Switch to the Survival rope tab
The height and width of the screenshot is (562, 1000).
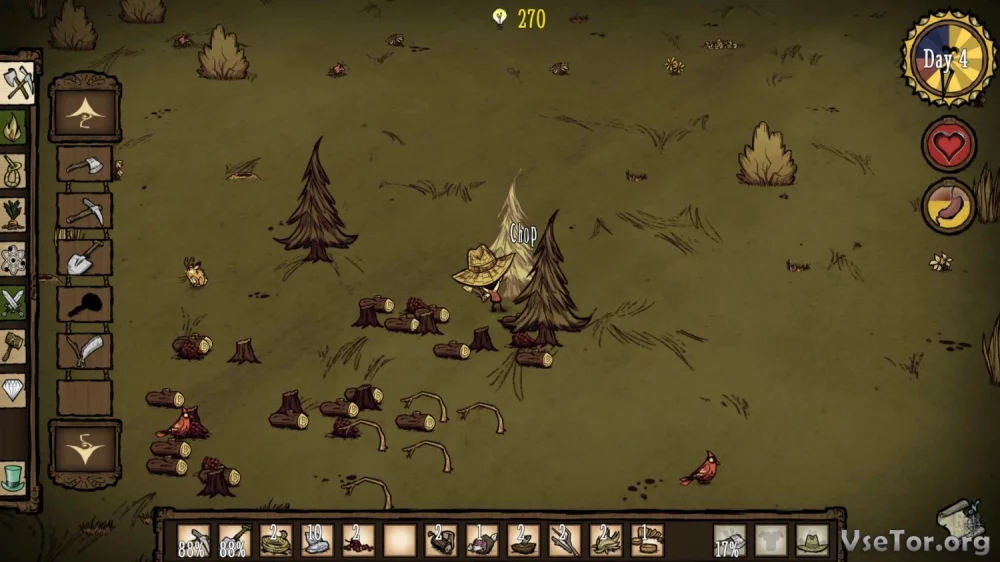click(x=13, y=170)
